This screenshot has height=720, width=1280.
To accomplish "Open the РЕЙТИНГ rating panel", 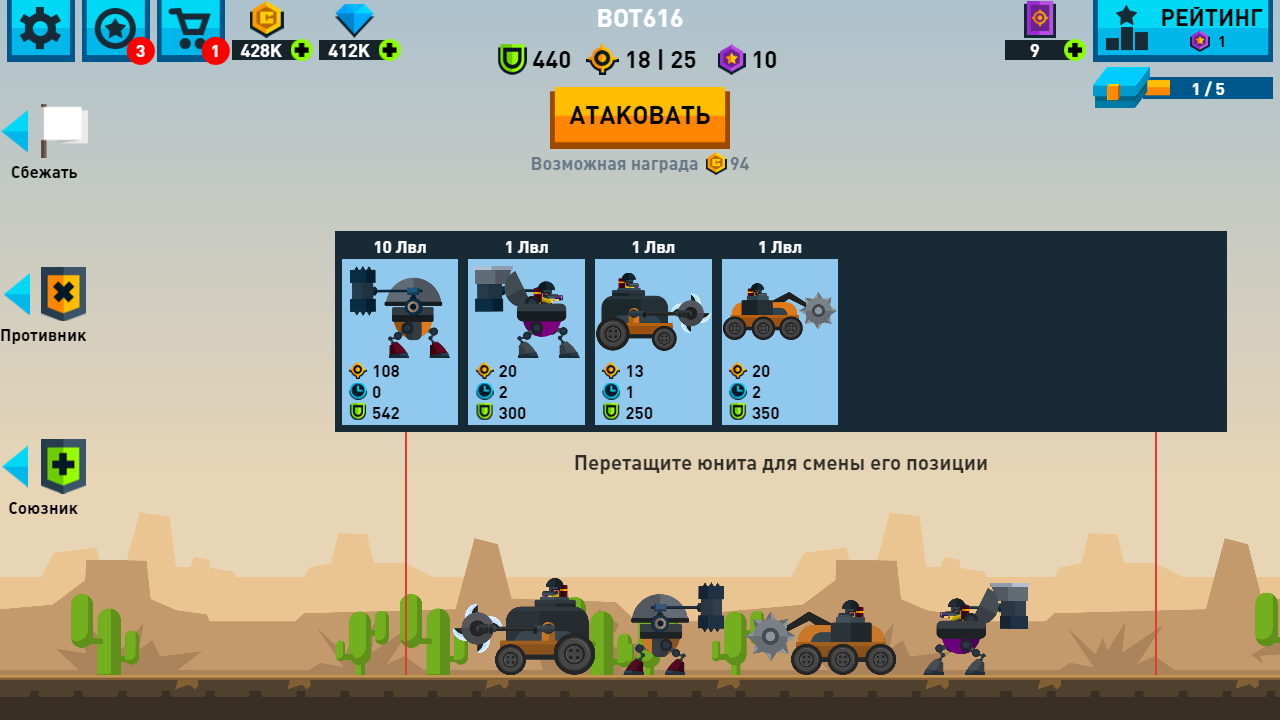I will coord(1183,28).
